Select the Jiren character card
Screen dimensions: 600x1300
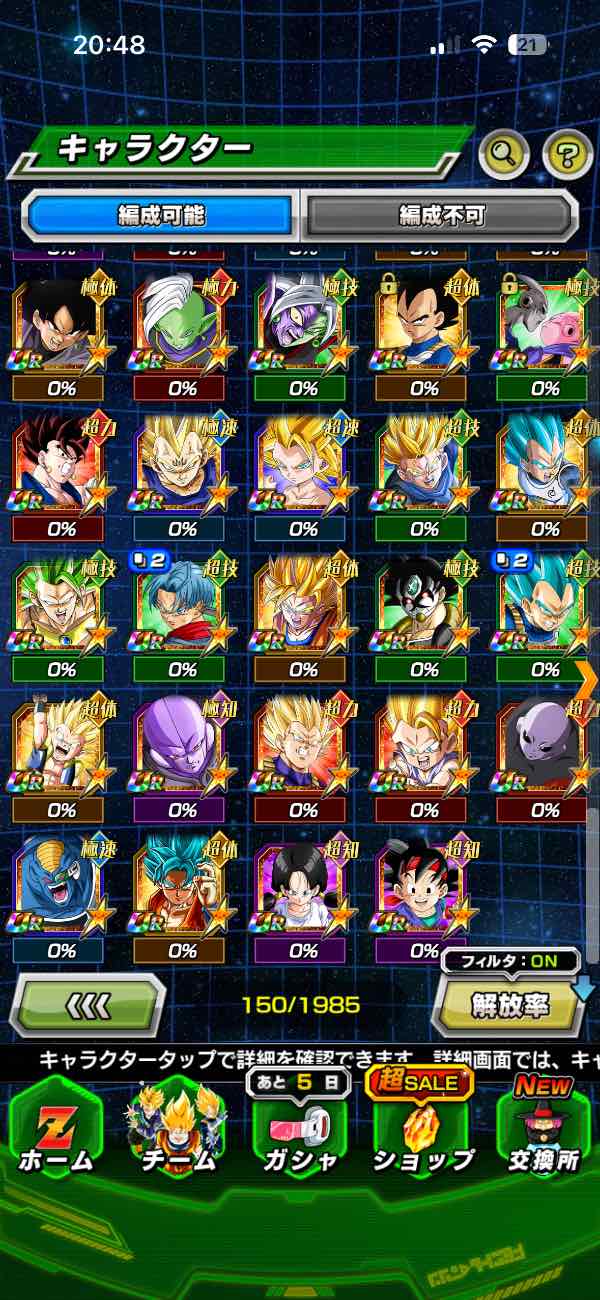pos(545,746)
